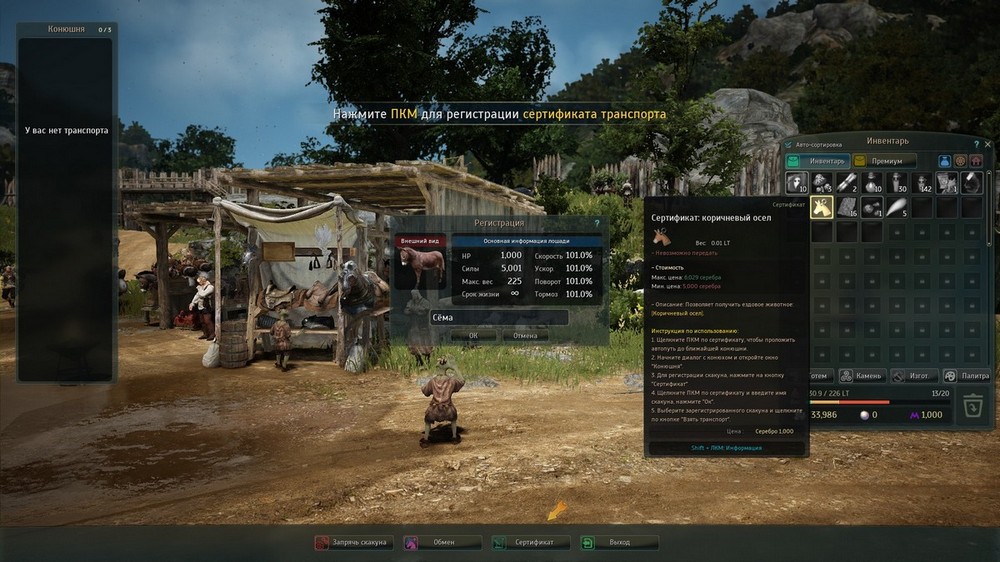This screenshot has height=562, width=1000.
Task: Select the inventory stack of 30 potions
Action: pos(897,183)
